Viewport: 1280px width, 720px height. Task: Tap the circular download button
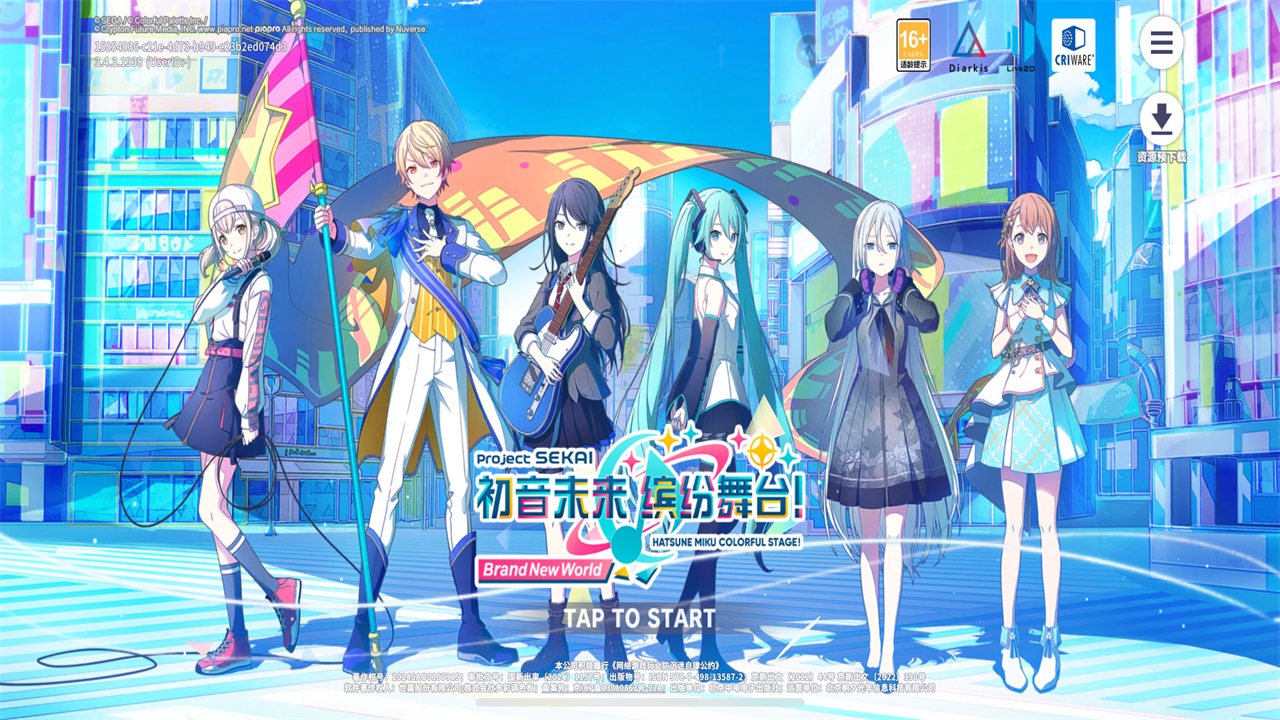(1161, 118)
